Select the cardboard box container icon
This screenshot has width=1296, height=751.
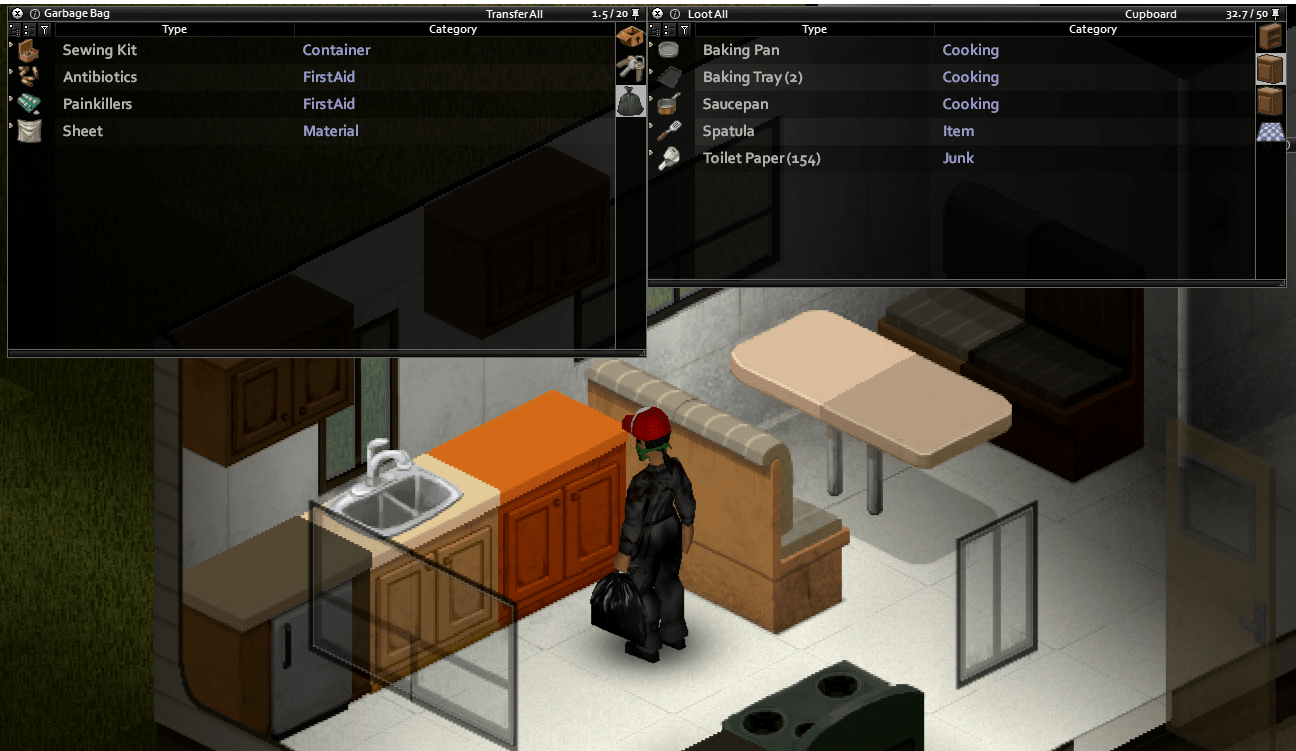point(630,35)
